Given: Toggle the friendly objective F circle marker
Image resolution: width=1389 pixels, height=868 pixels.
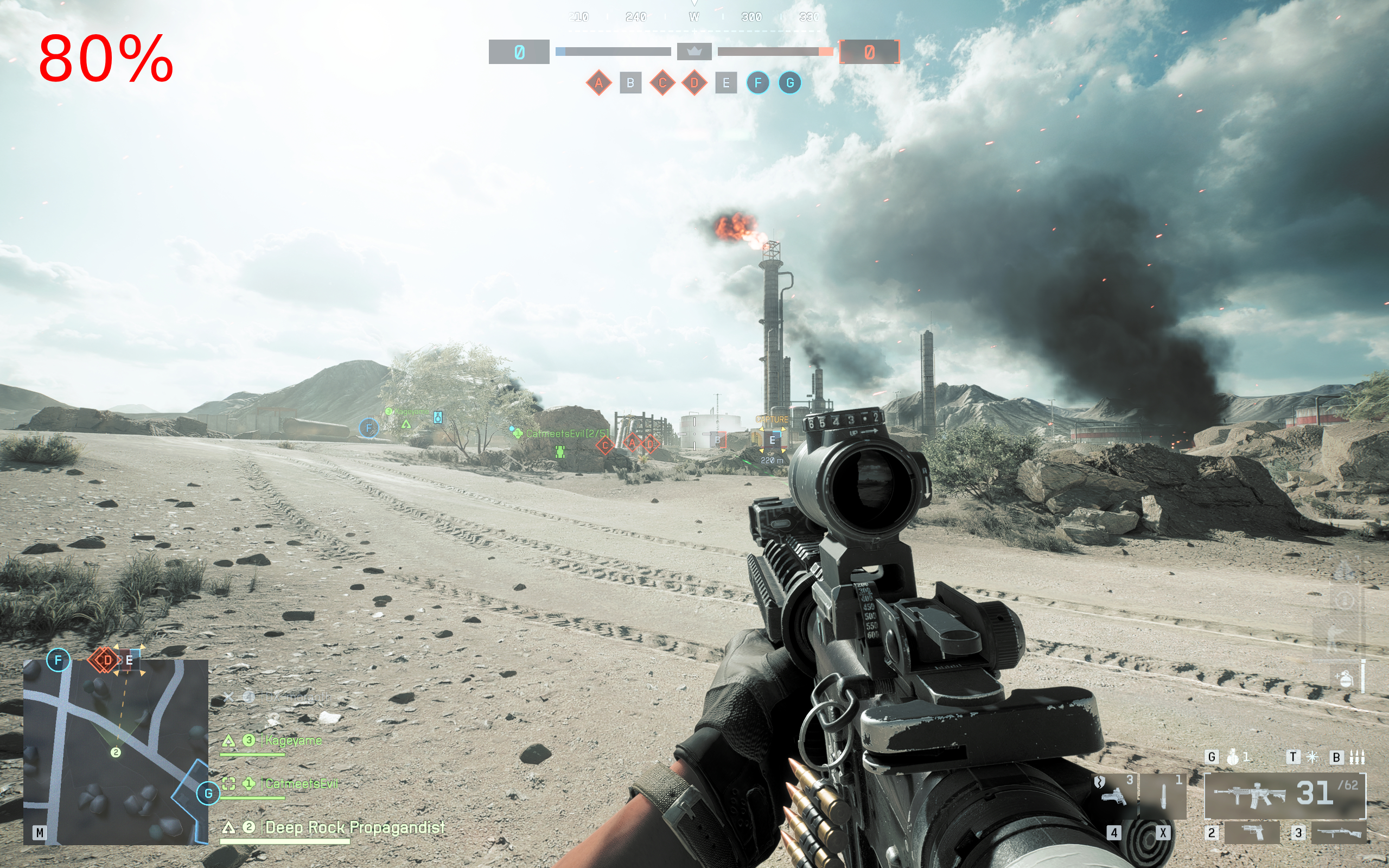Looking at the screenshot, I should [368, 427].
